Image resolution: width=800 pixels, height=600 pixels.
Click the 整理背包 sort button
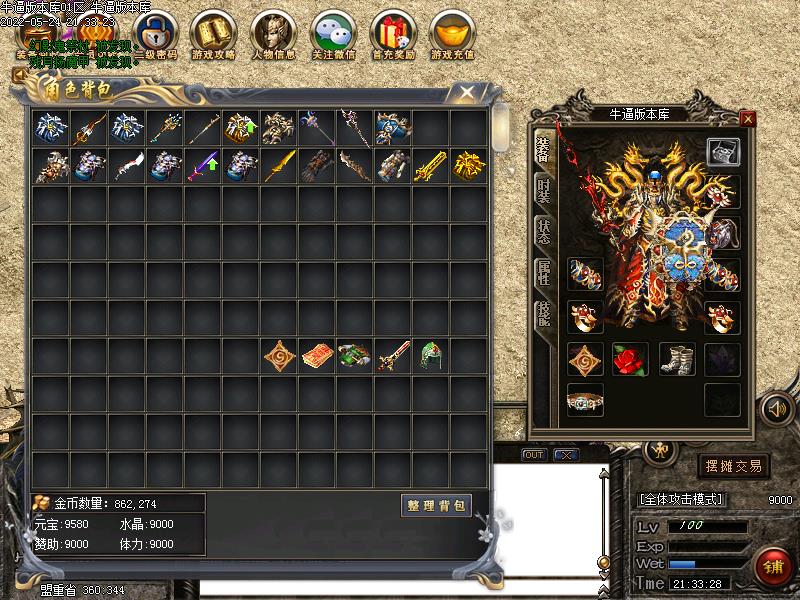pyautogui.click(x=436, y=505)
